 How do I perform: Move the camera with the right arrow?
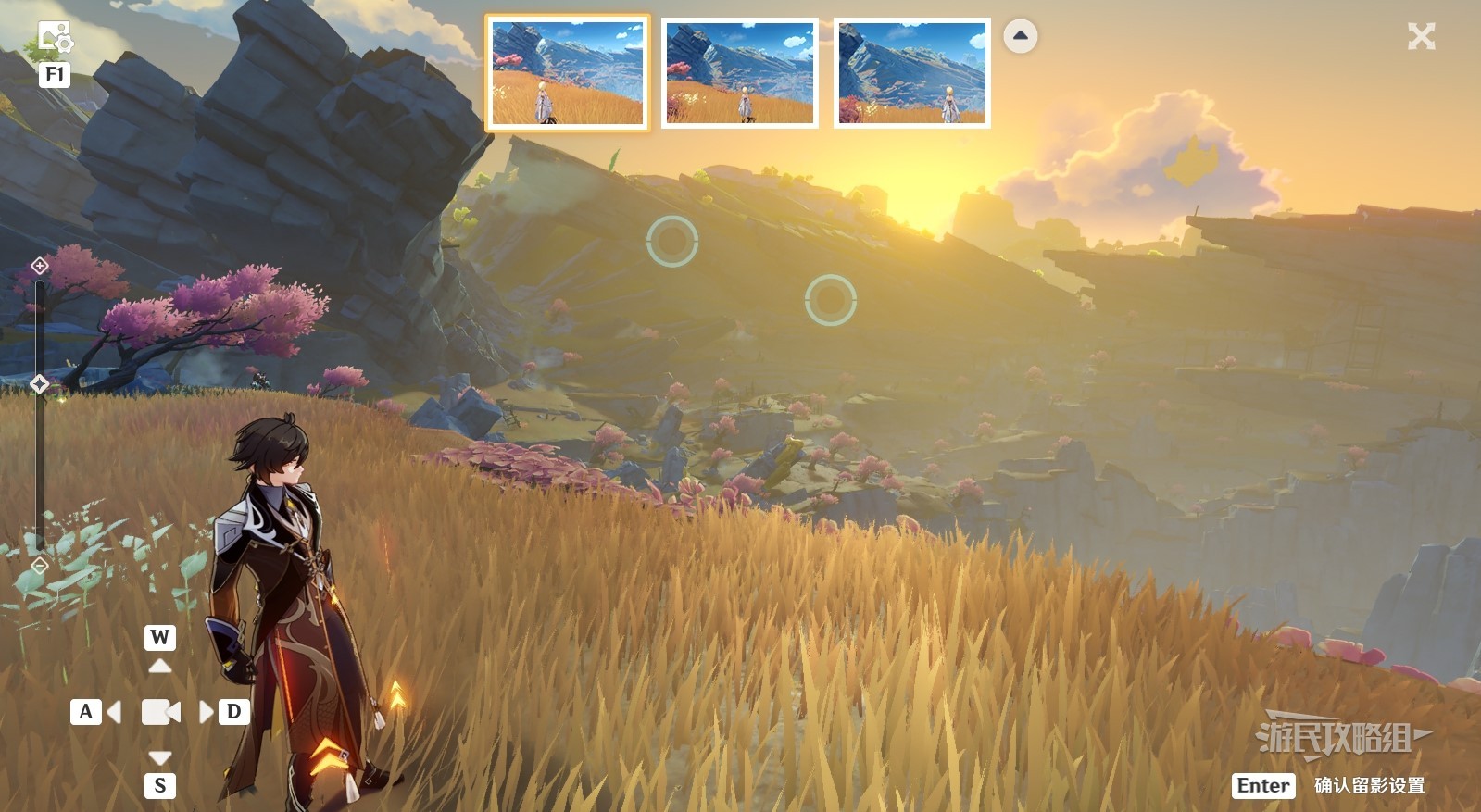coord(206,712)
